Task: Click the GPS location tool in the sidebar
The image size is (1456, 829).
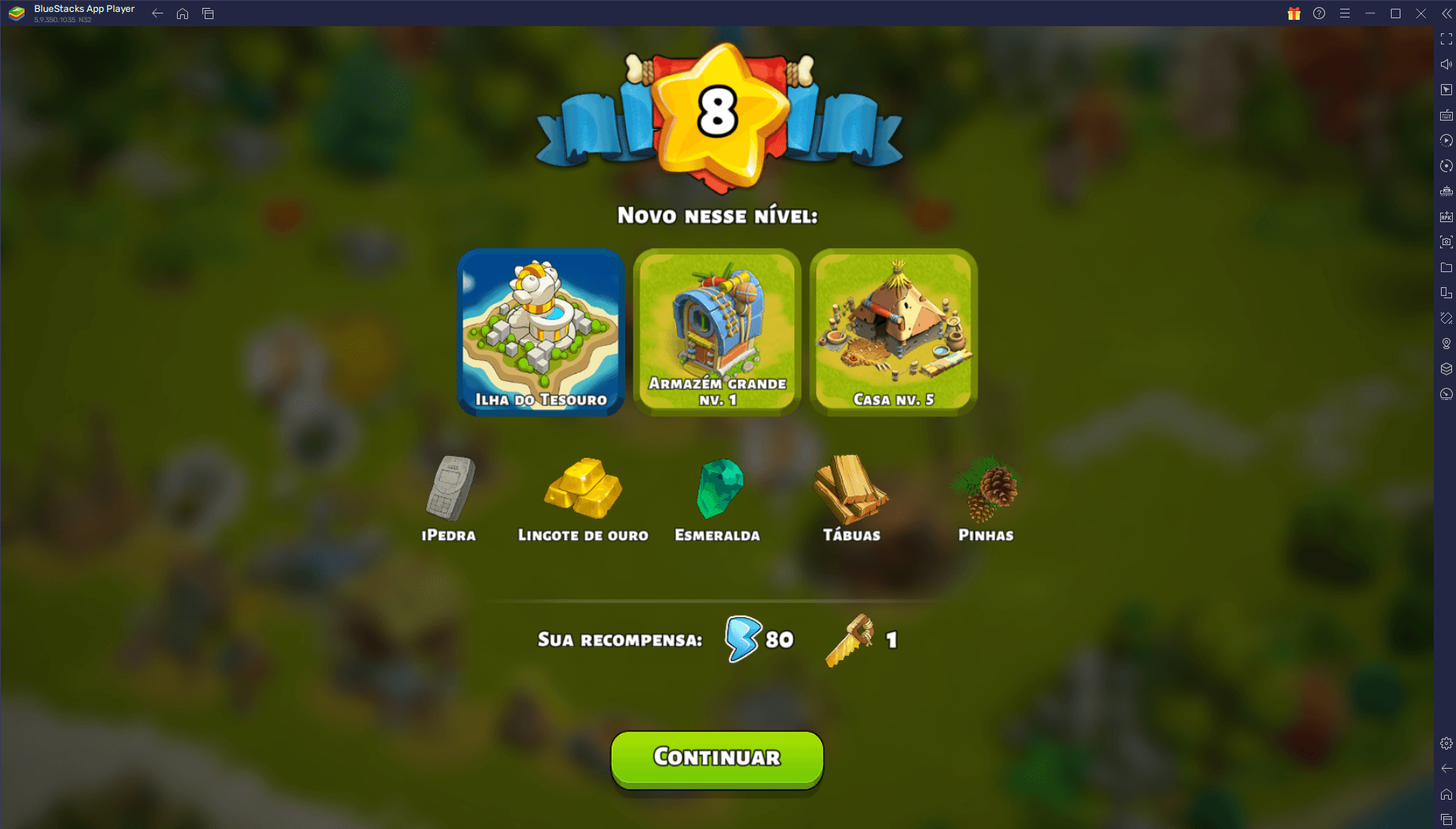Action: [x=1446, y=343]
